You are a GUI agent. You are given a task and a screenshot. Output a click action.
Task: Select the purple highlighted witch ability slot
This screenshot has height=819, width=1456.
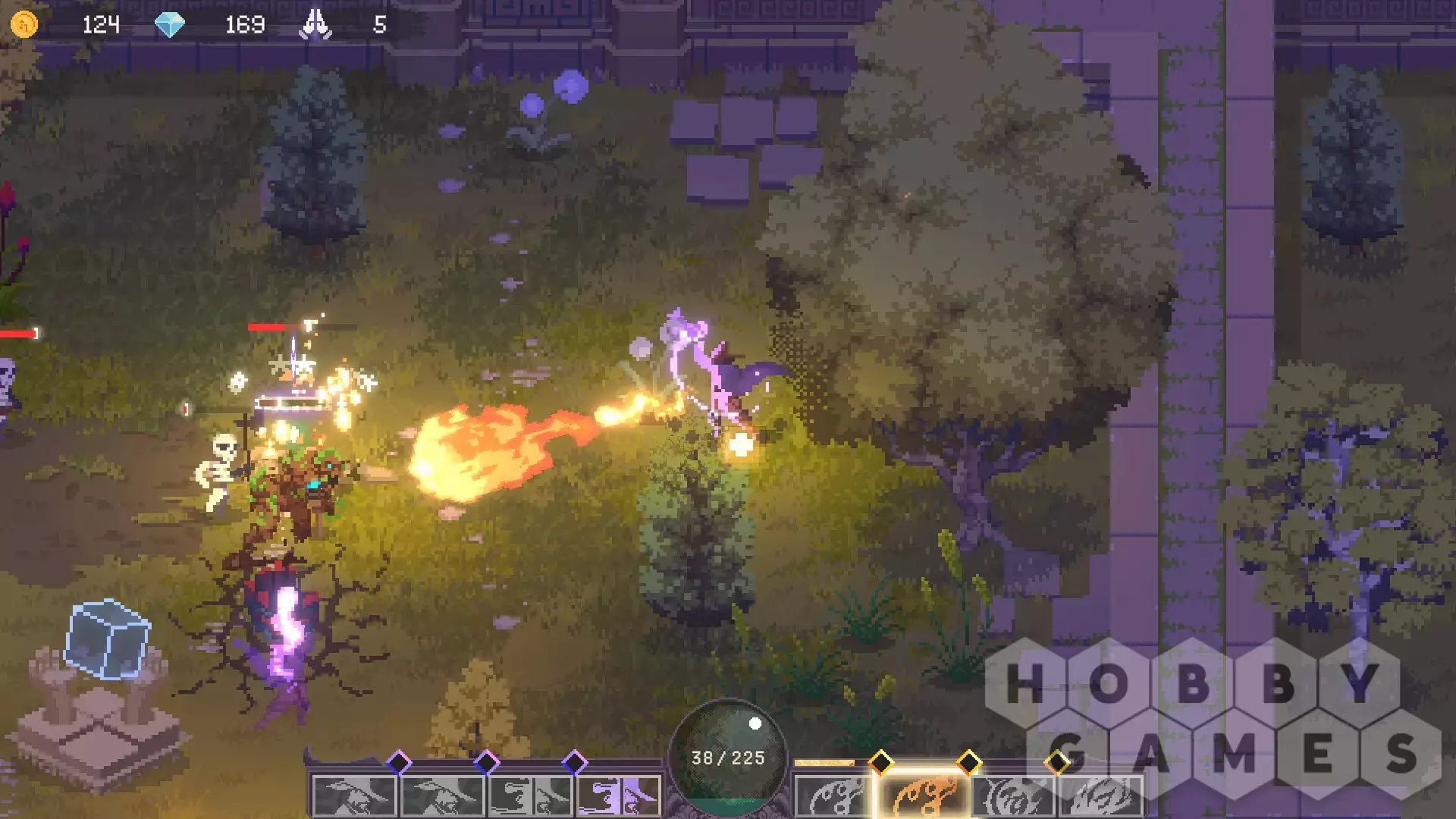coord(619,796)
